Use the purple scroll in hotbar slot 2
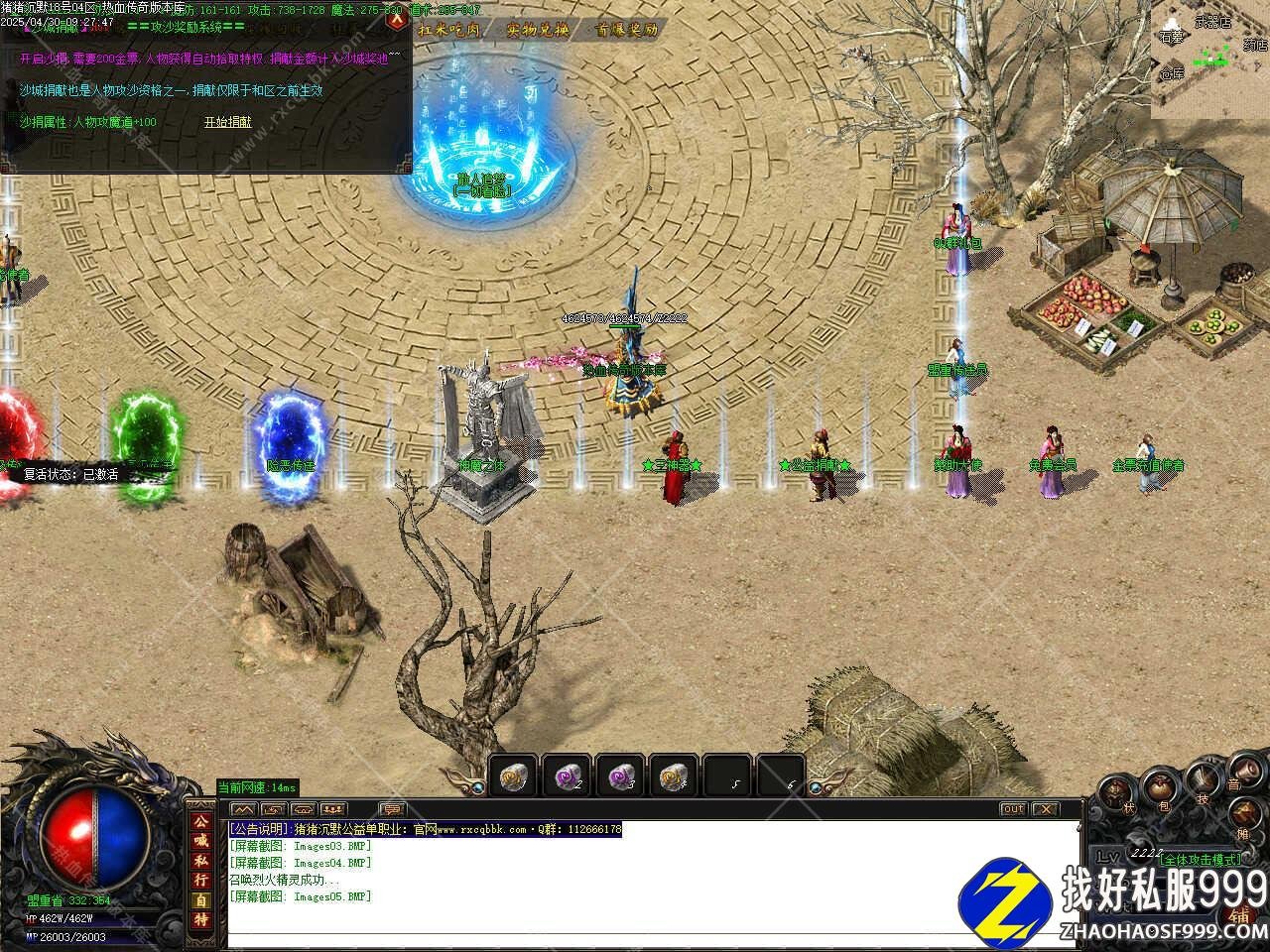The width and height of the screenshot is (1270, 952). coord(567,774)
